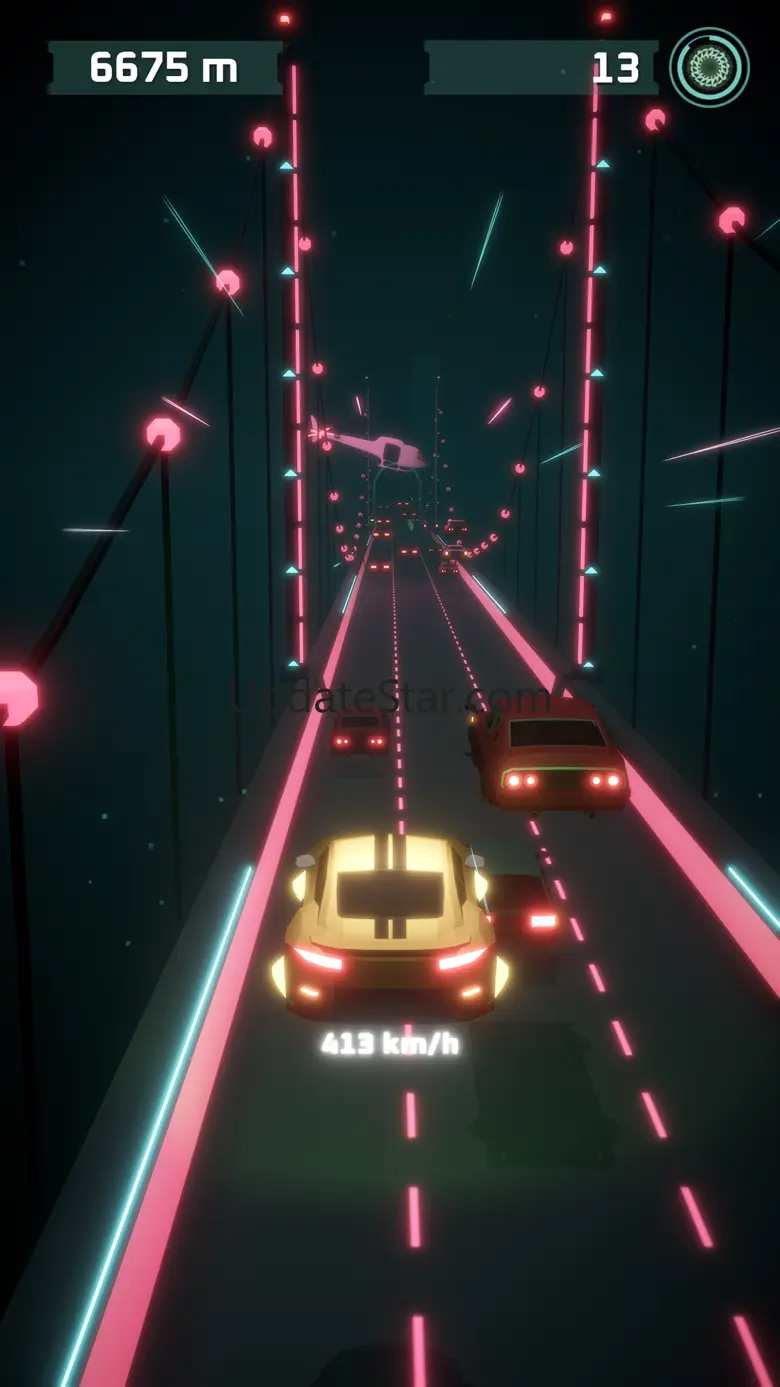Click the circular gear token icon
780x1387 pixels.
click(x=709, y=67)
